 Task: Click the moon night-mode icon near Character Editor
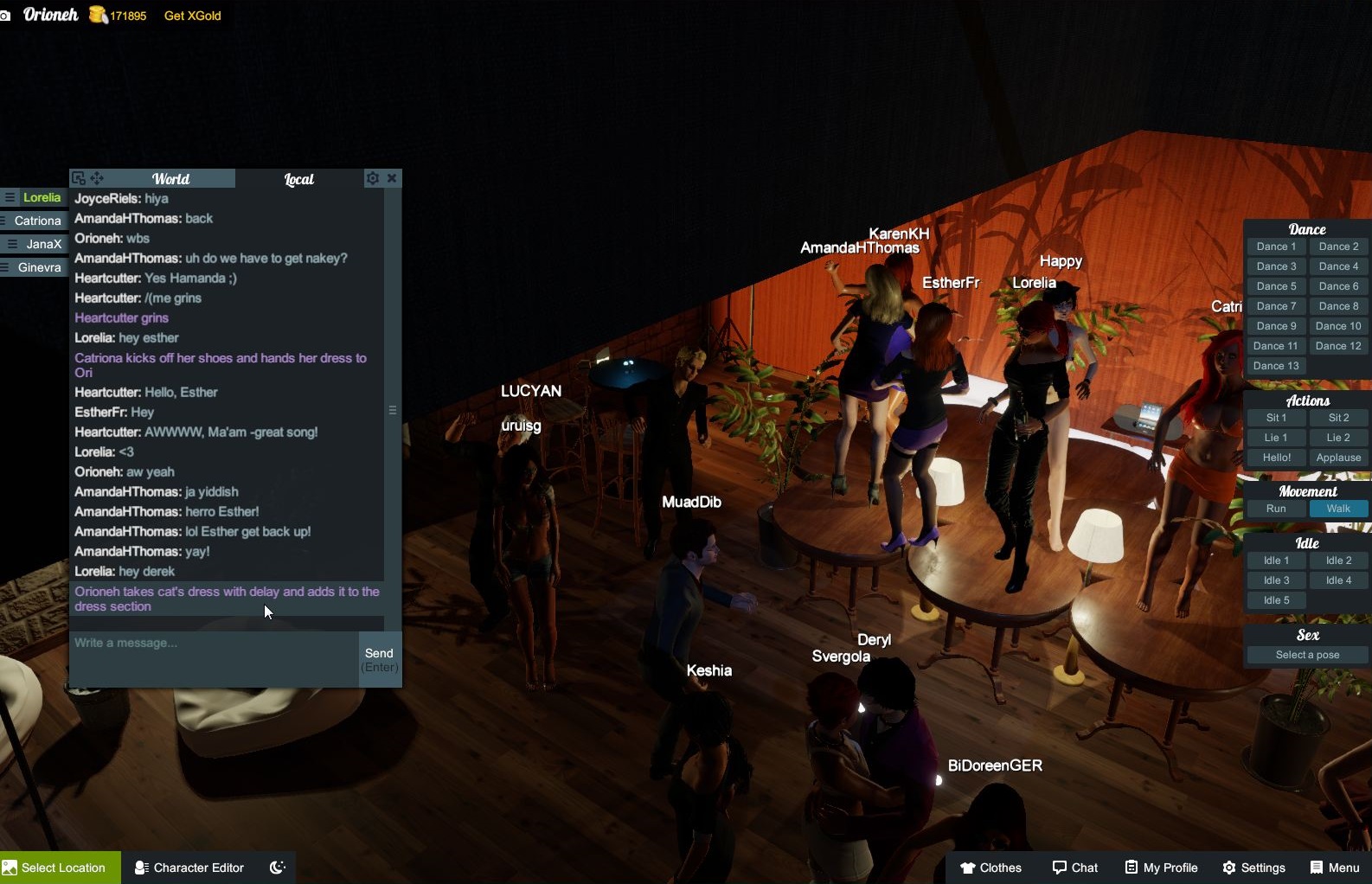[x=277, y=868]
